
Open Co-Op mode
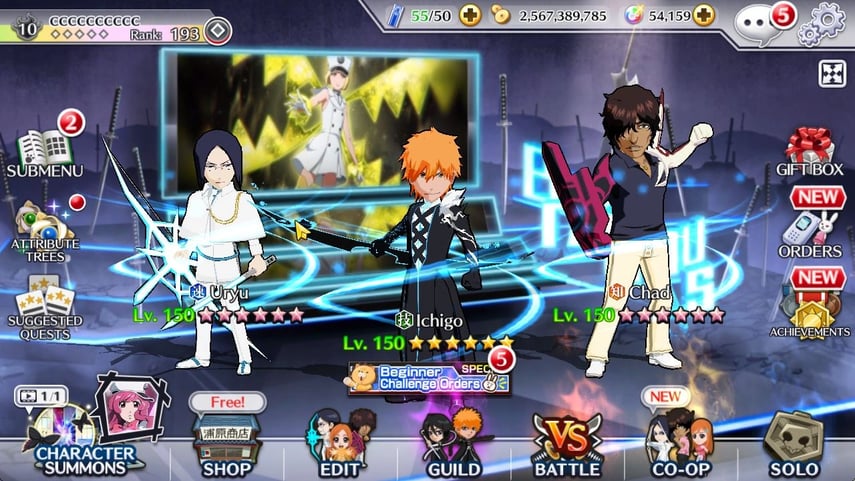pos(680,442)
